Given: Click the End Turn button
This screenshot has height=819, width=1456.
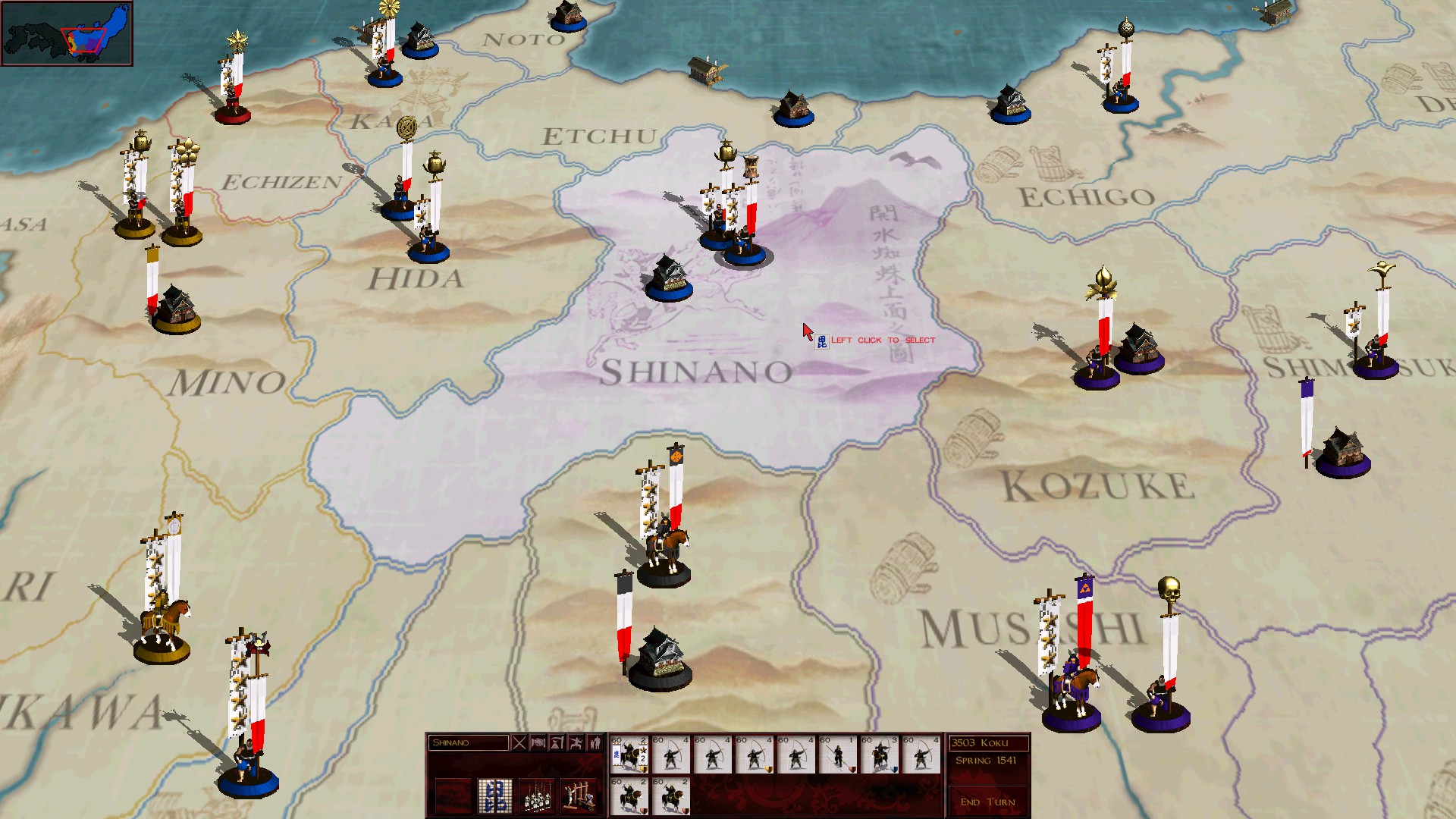Looking at the screenshot, I should [987, 802].
